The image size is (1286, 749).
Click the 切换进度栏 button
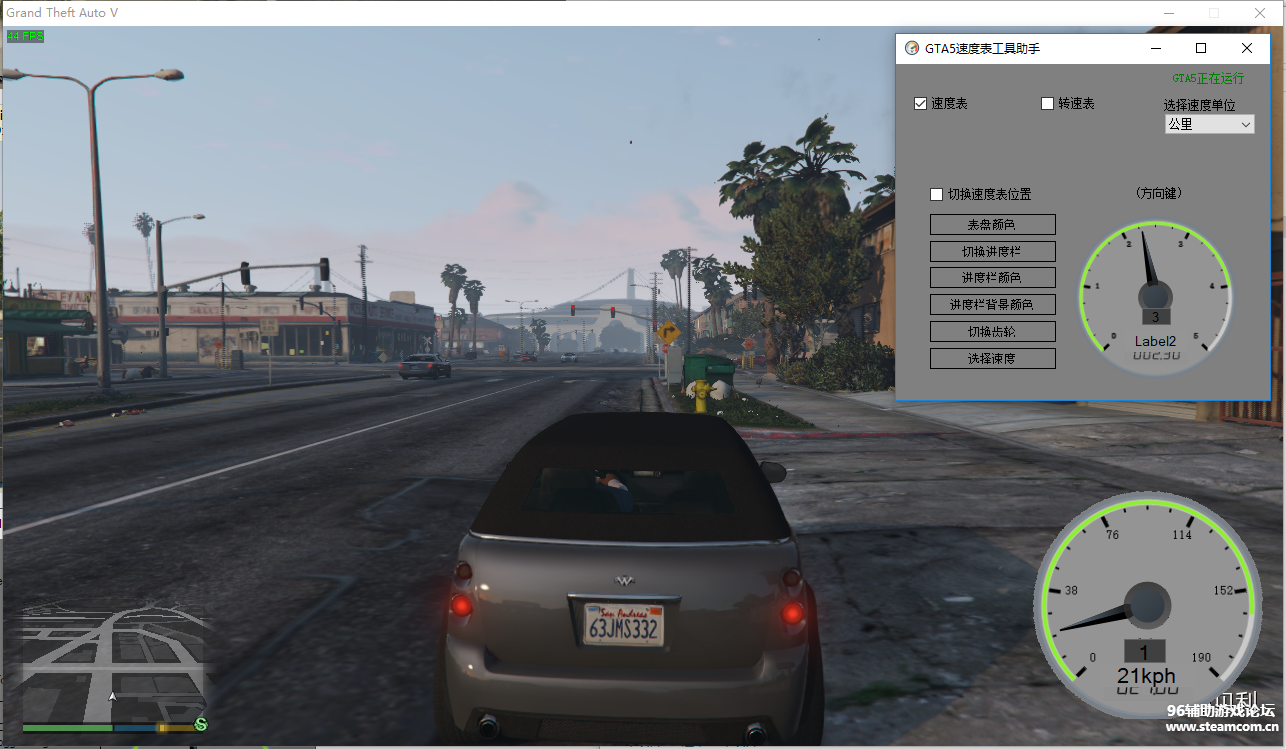(992, 252)
